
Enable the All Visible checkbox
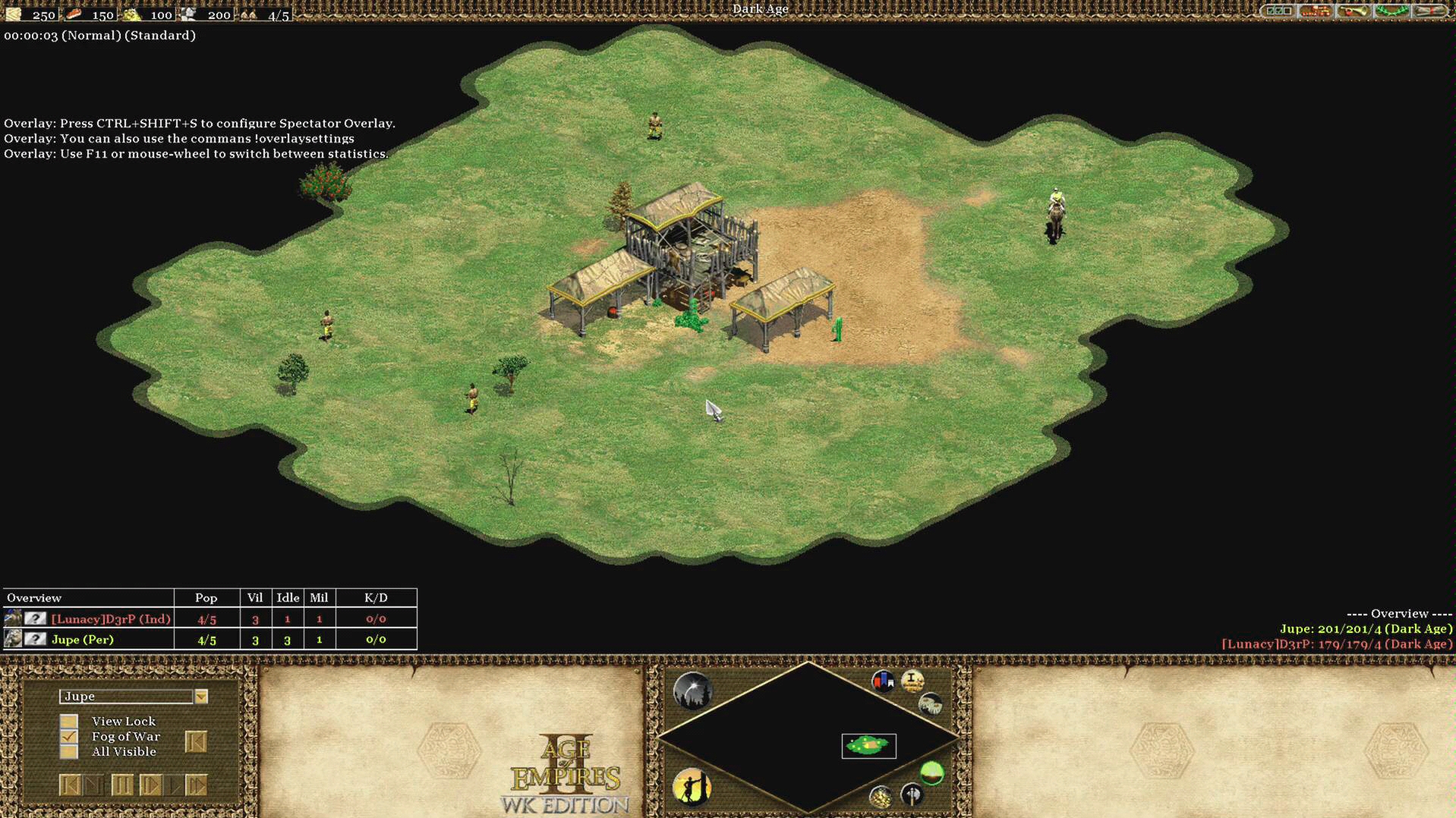tap(69, 752)
